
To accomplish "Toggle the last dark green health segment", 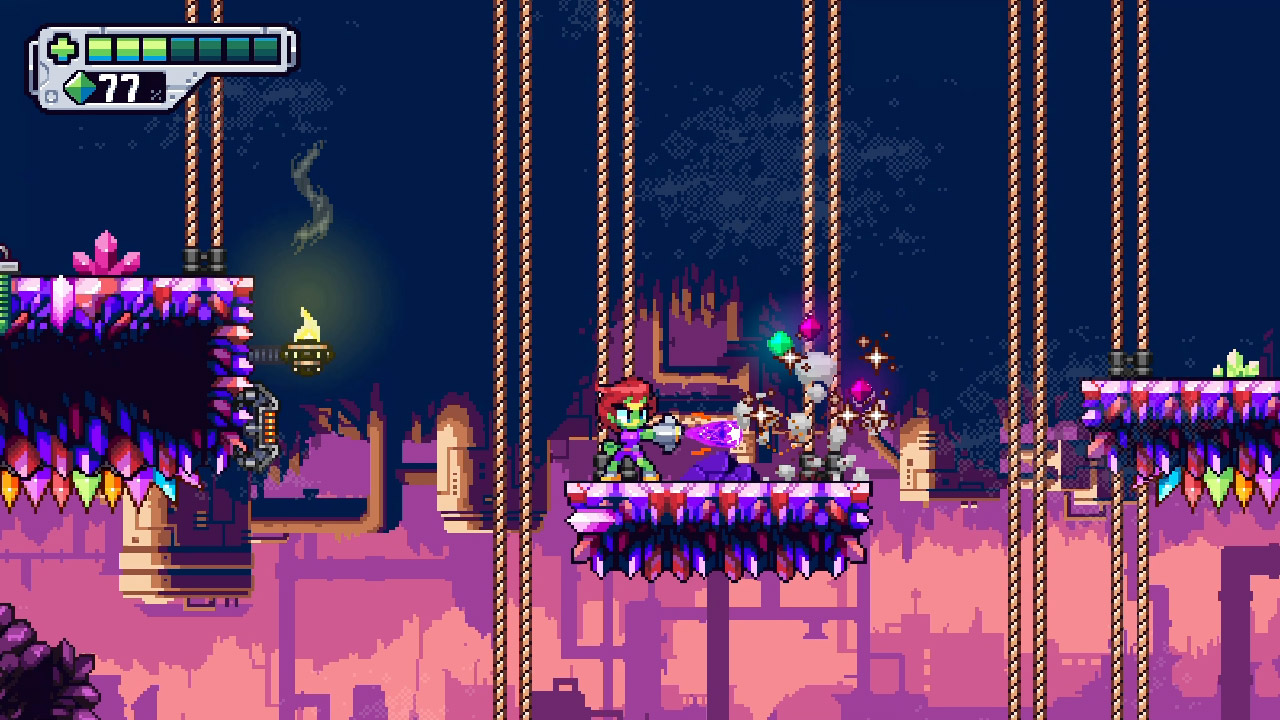I will click(267, 47).
